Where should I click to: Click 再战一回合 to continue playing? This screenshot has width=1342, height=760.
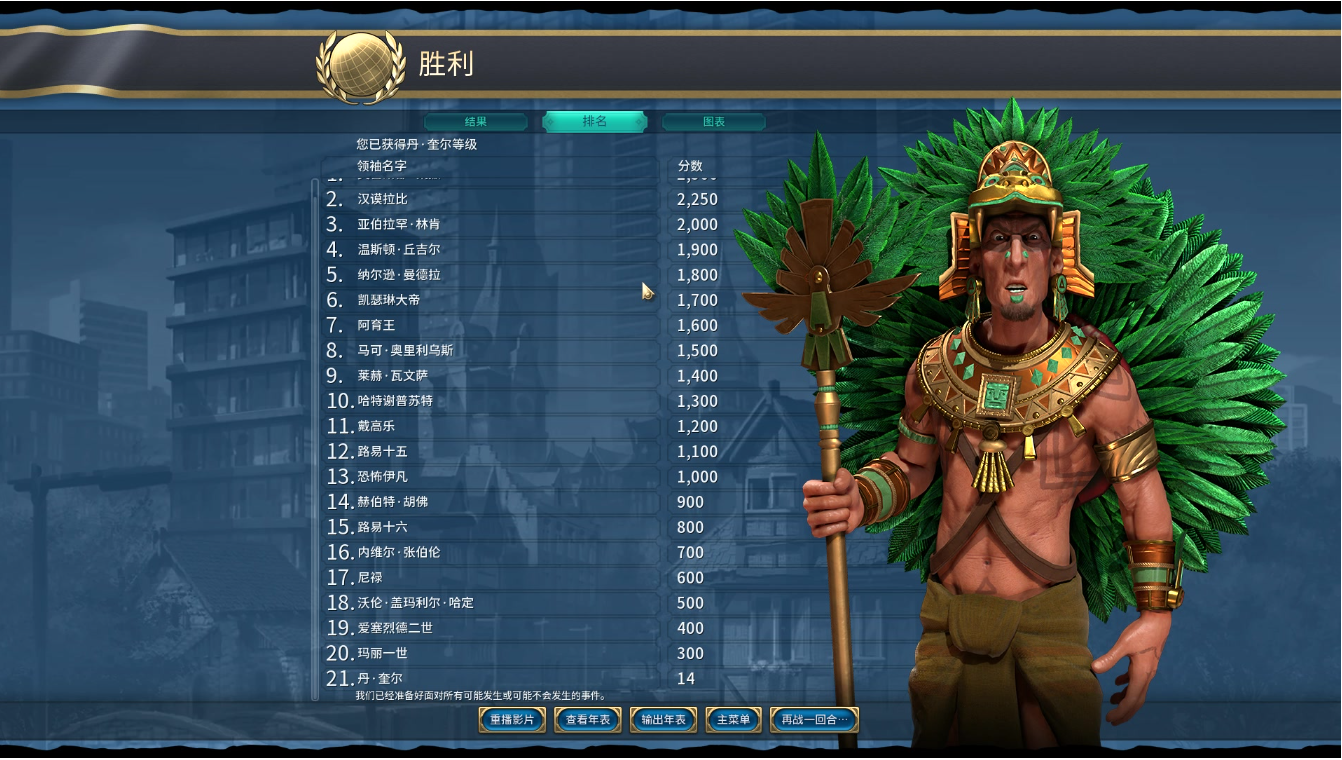pos(812,719)
